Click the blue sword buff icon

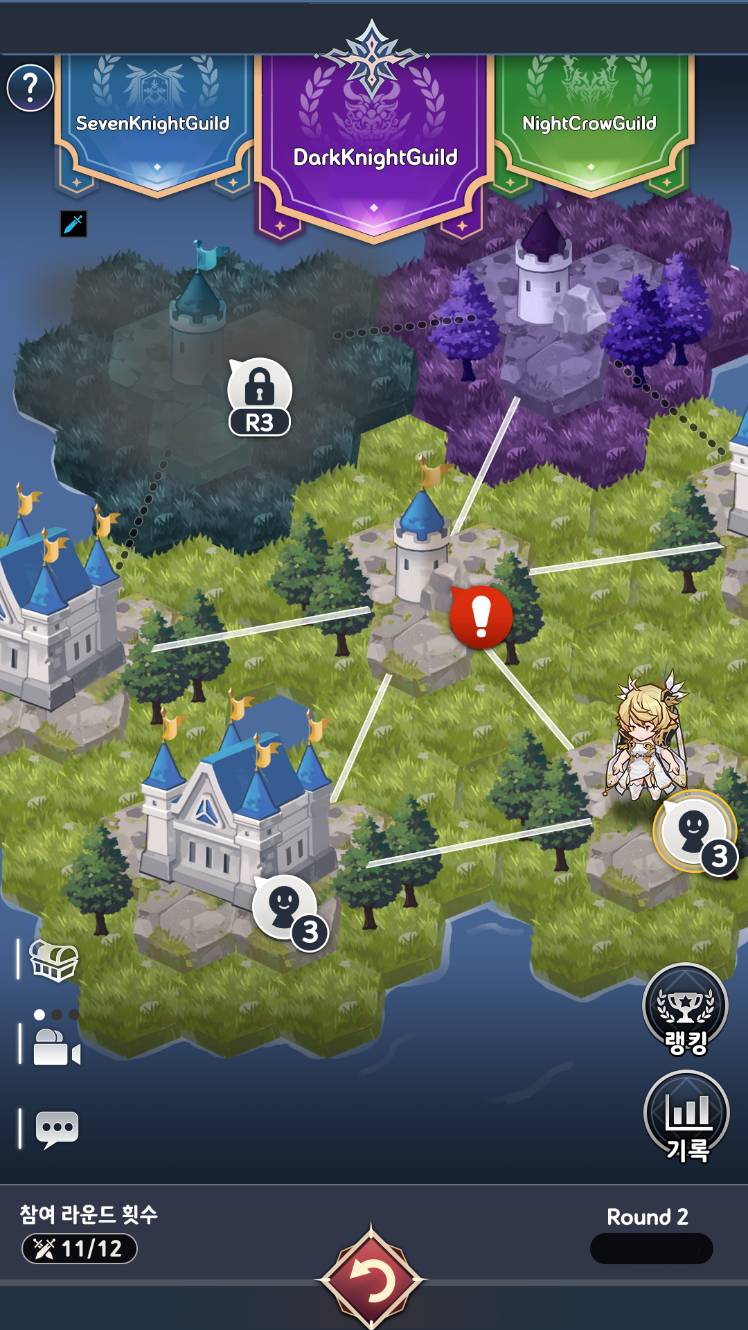click(74, 223)
